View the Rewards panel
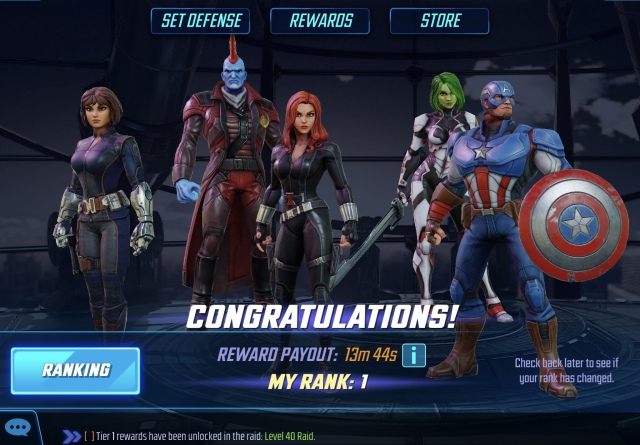This screenshot has height=445, width=640. (320, 21)
